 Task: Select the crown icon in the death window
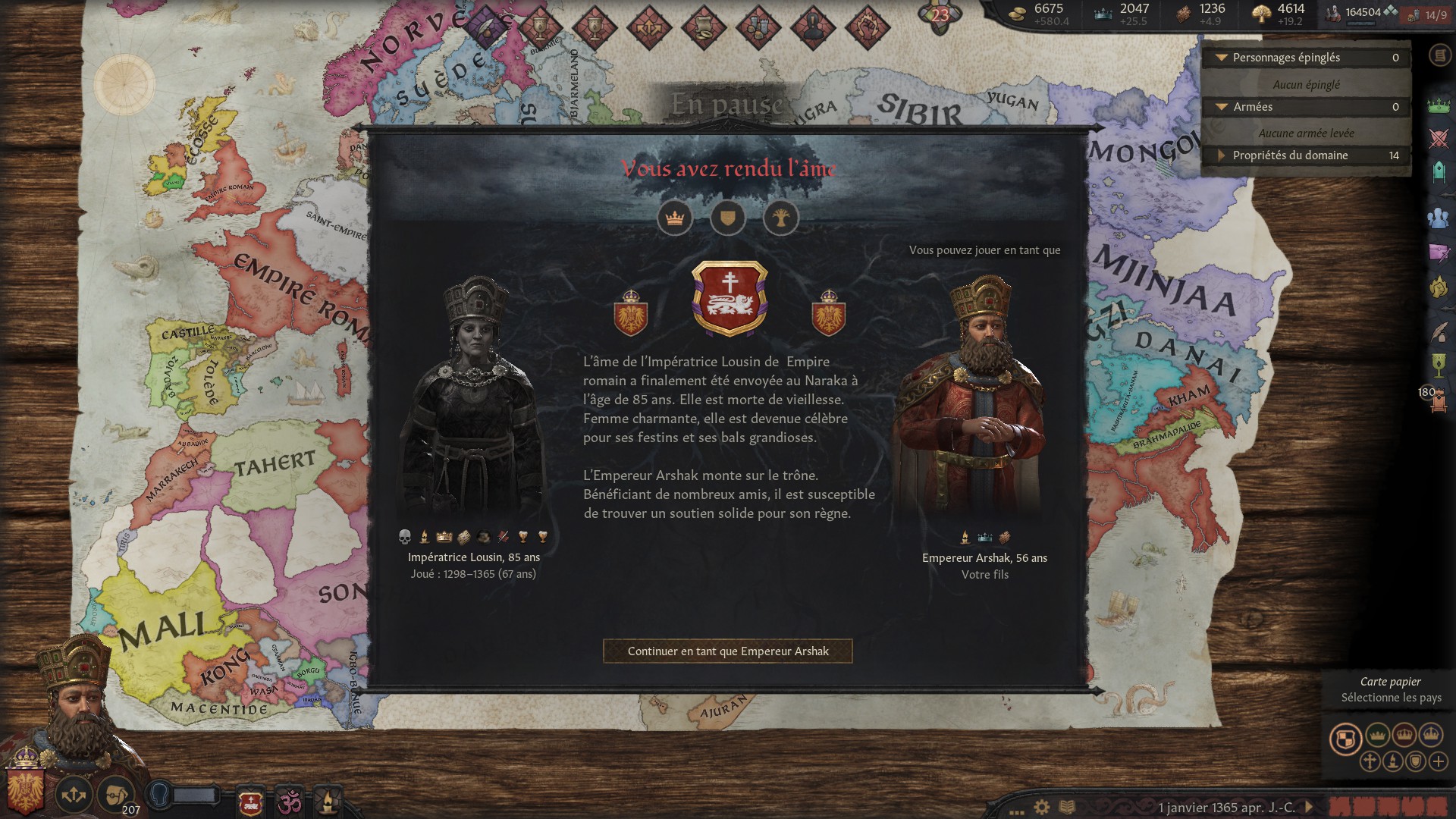click(674, 218)
